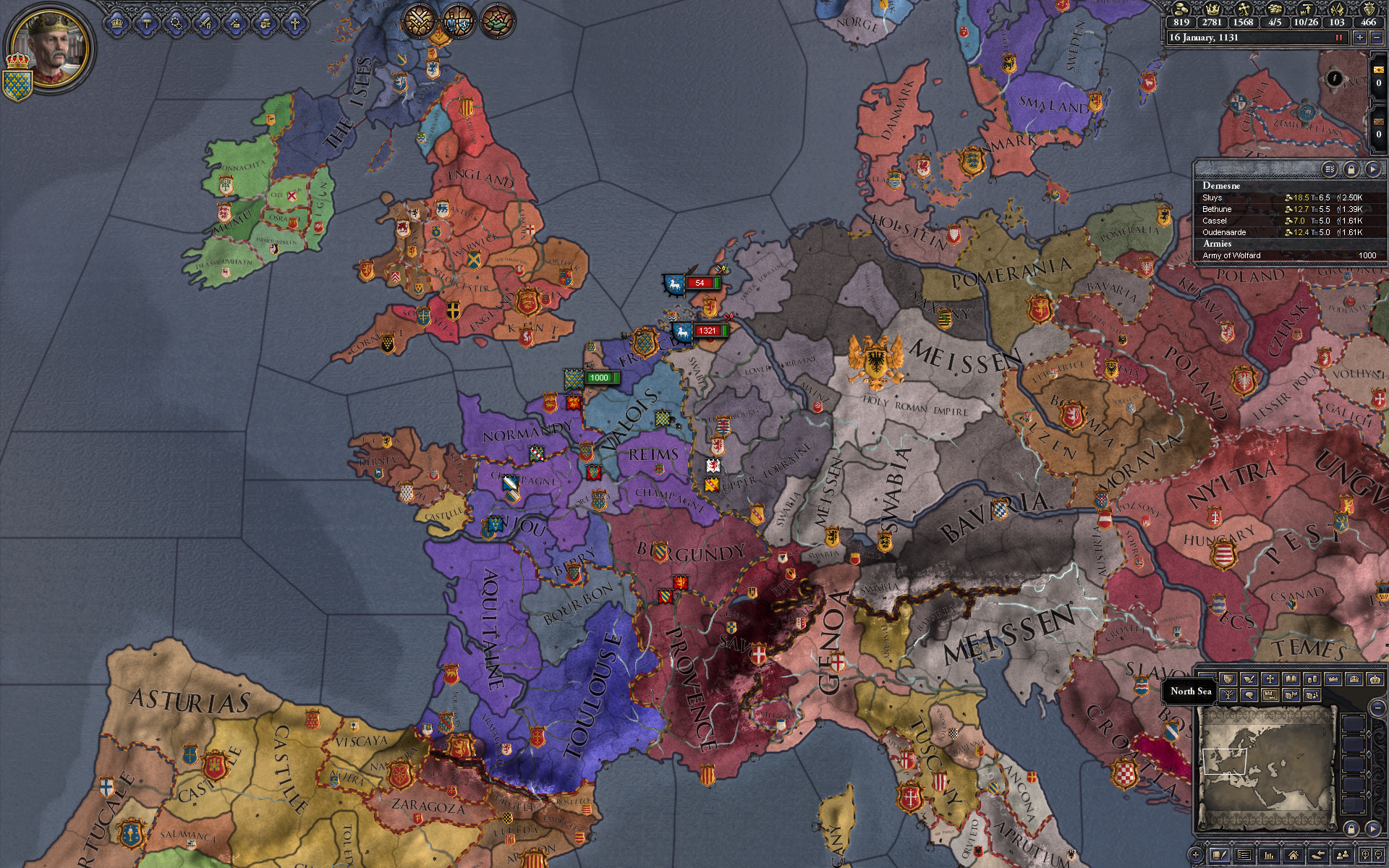Click the fleur-de-lis realm shield

16,85
